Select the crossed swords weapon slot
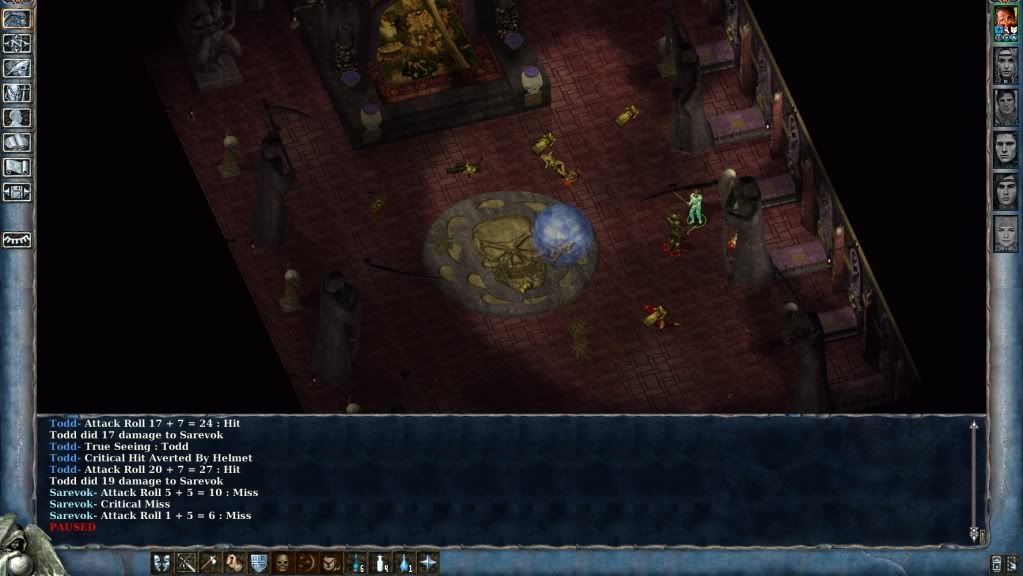Screen dimensions: 1023x576 (x=186, y=563)
